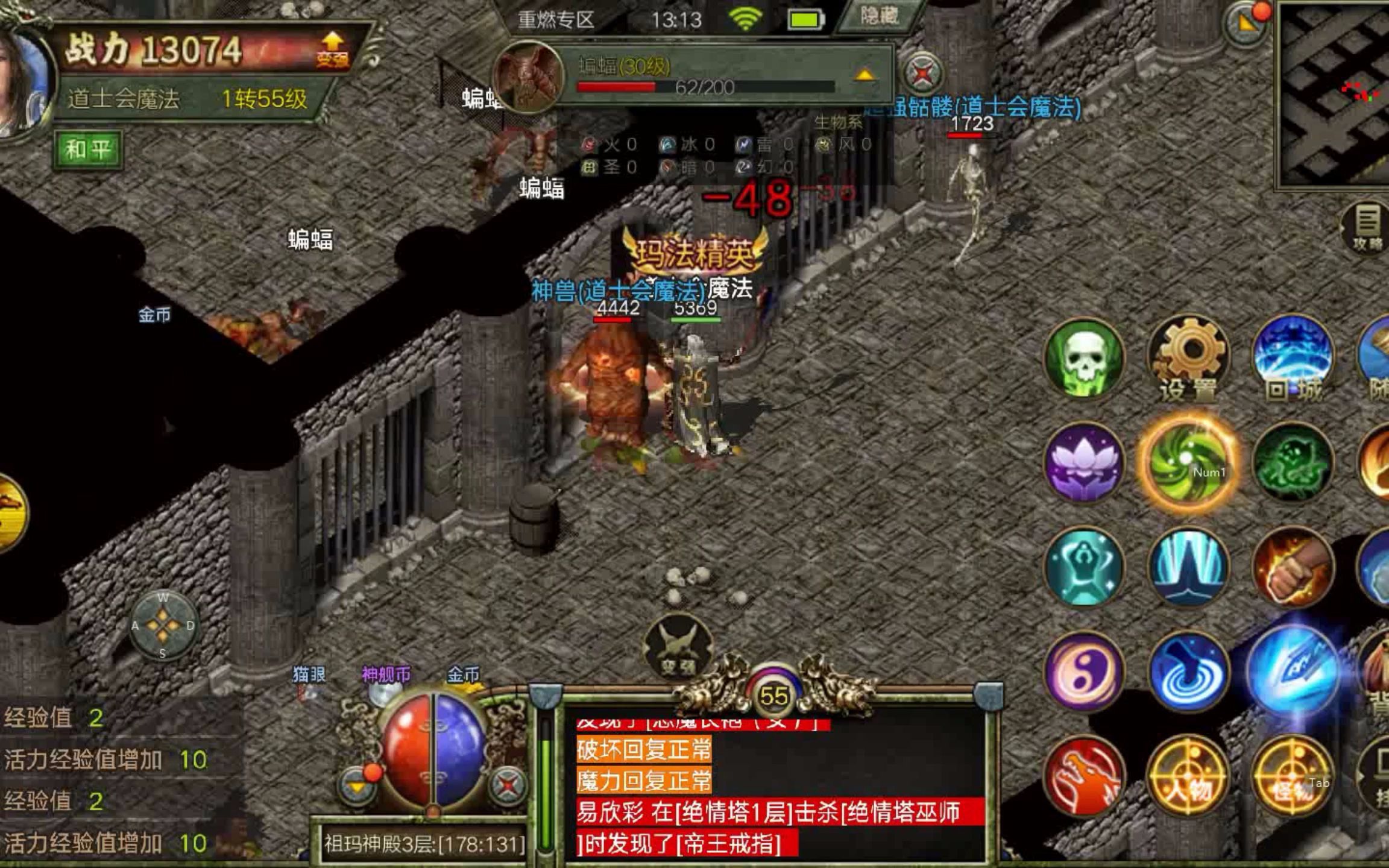Collapse bat info via yellow triangle arrow
Screen dimensions: 1389x868
pos(865,75)
